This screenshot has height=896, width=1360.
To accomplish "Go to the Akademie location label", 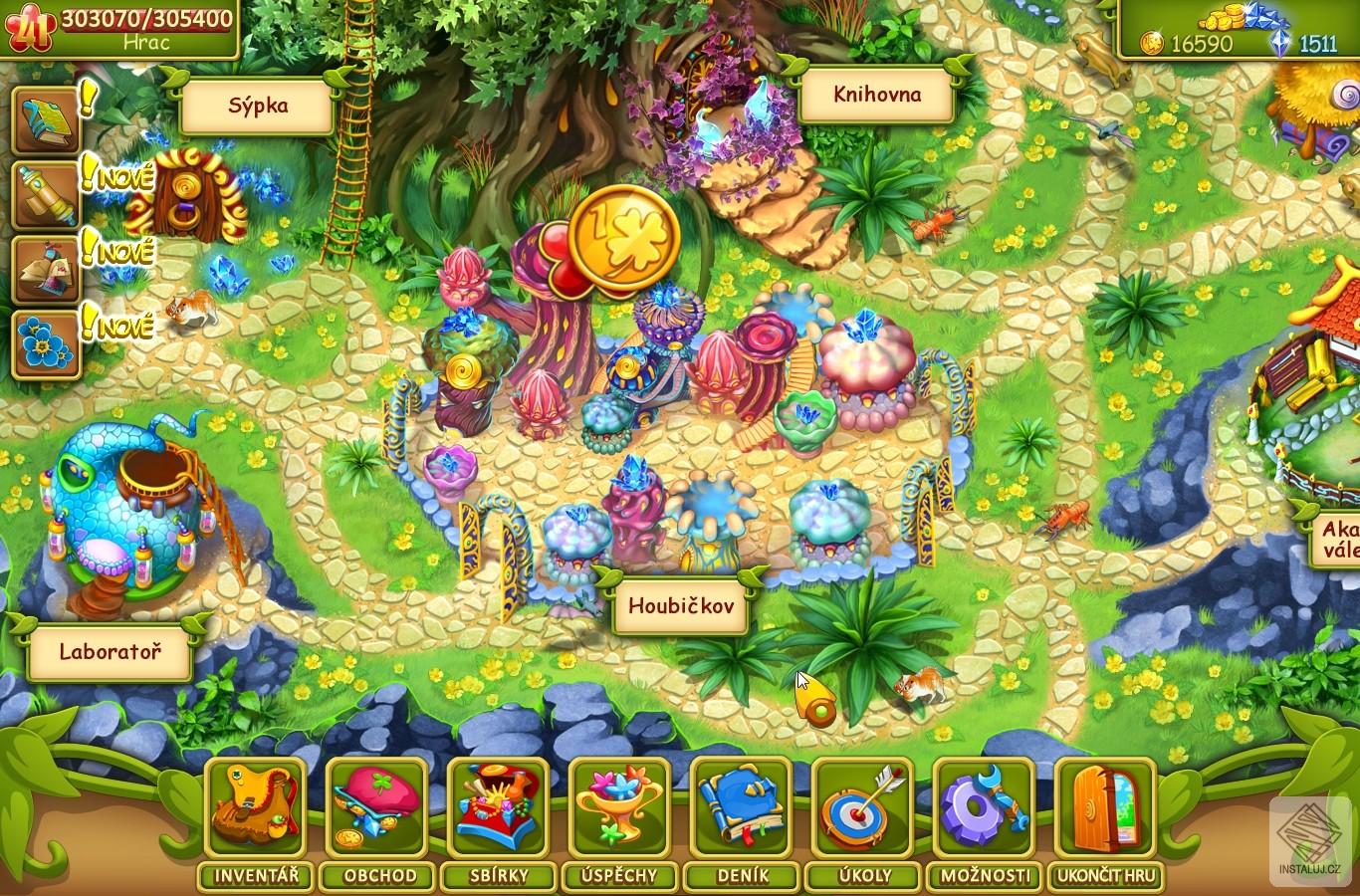I will [x=1338, y=539].
